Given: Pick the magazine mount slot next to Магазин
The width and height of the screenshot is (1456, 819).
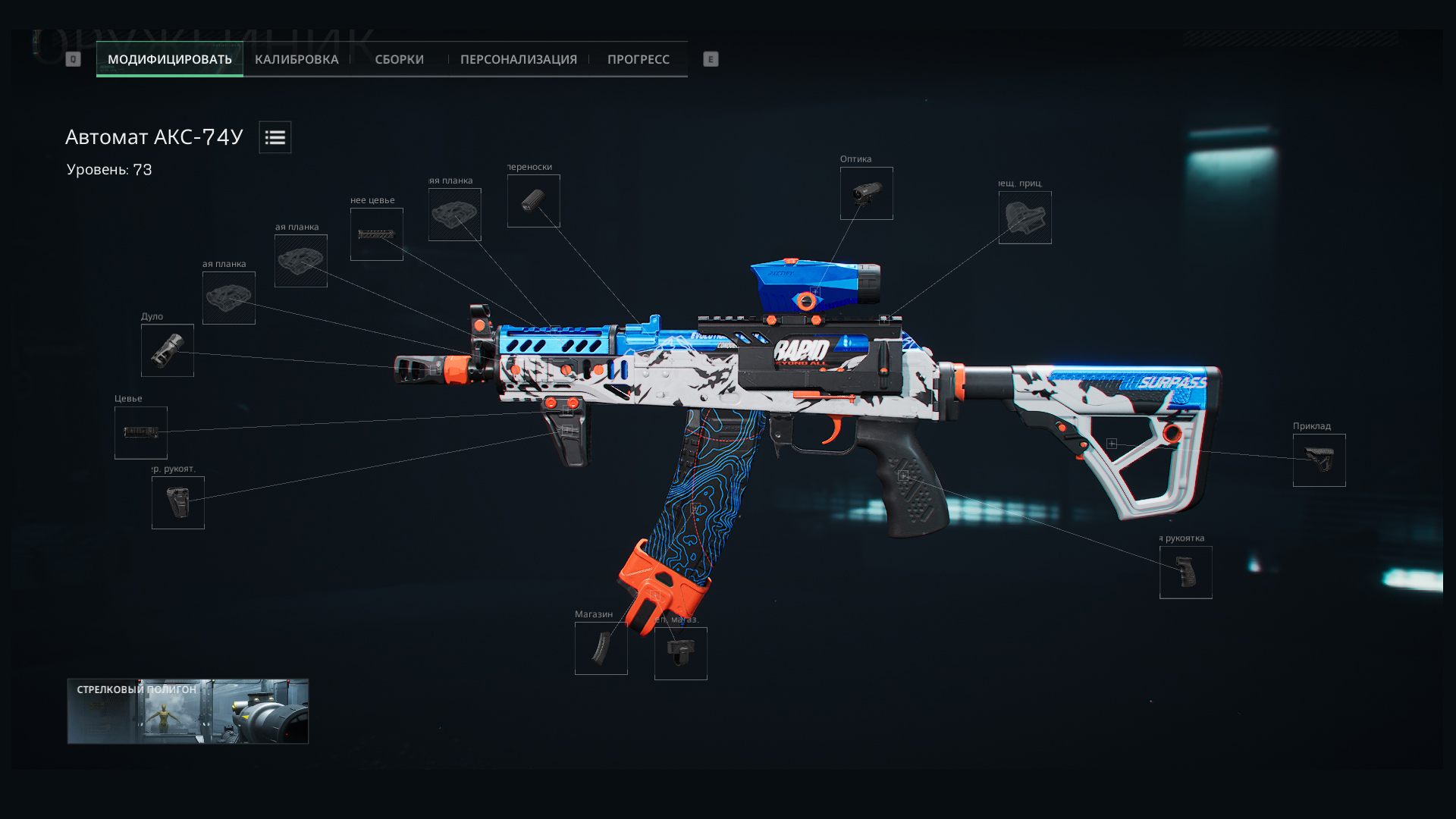Looking at the screenshot, I should coord(680,653).
